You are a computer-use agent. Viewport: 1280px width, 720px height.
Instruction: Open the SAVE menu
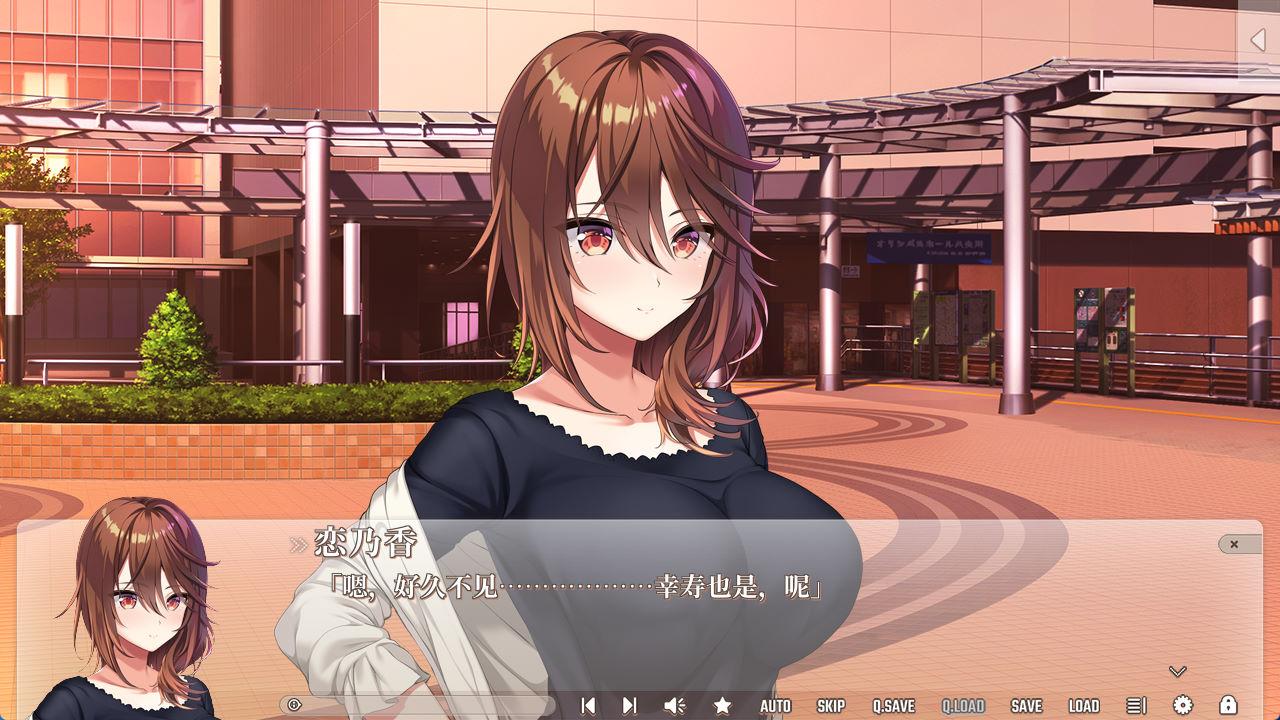[1026, 706]
